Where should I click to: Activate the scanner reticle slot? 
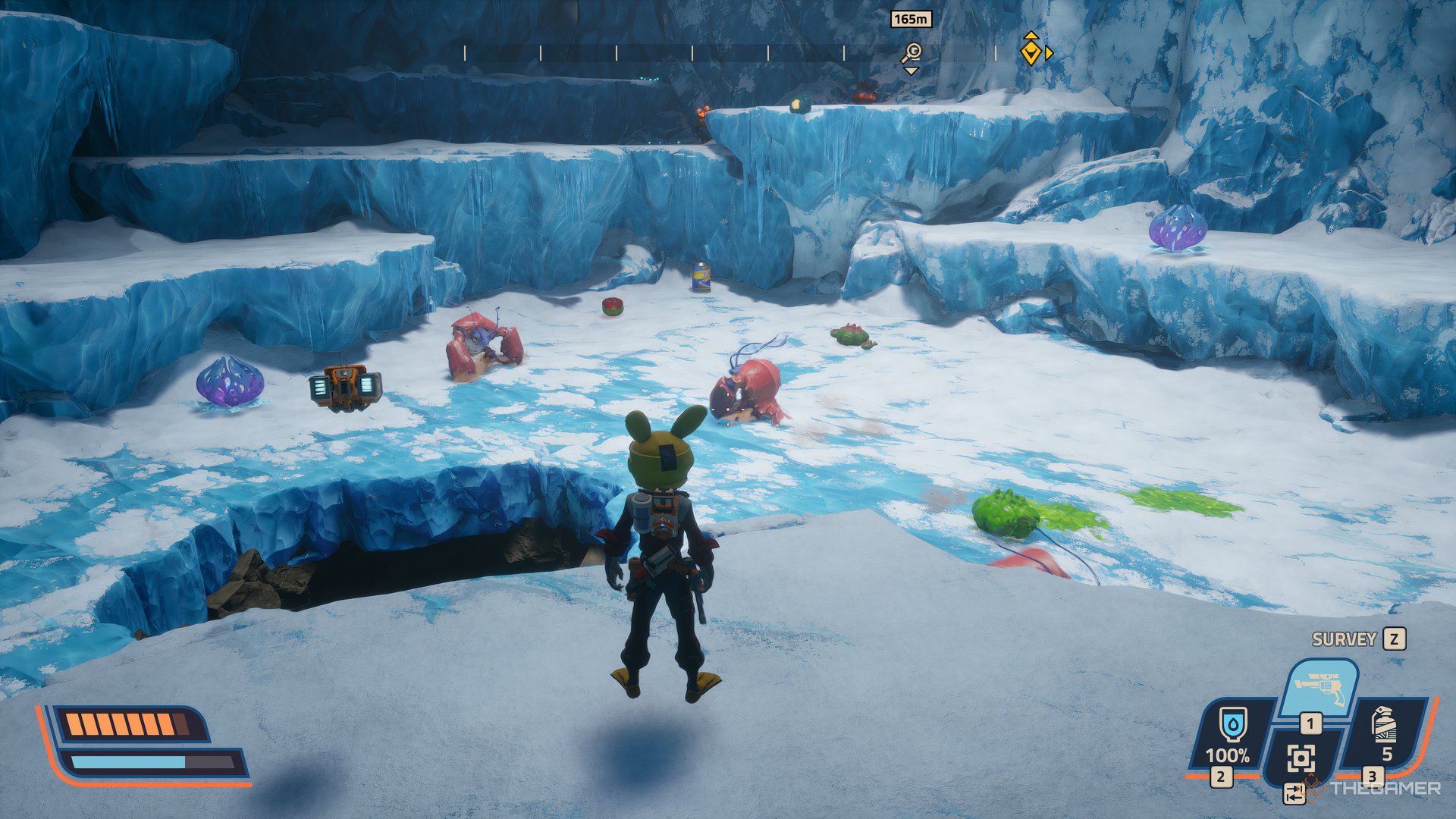tap(1301, 758)
